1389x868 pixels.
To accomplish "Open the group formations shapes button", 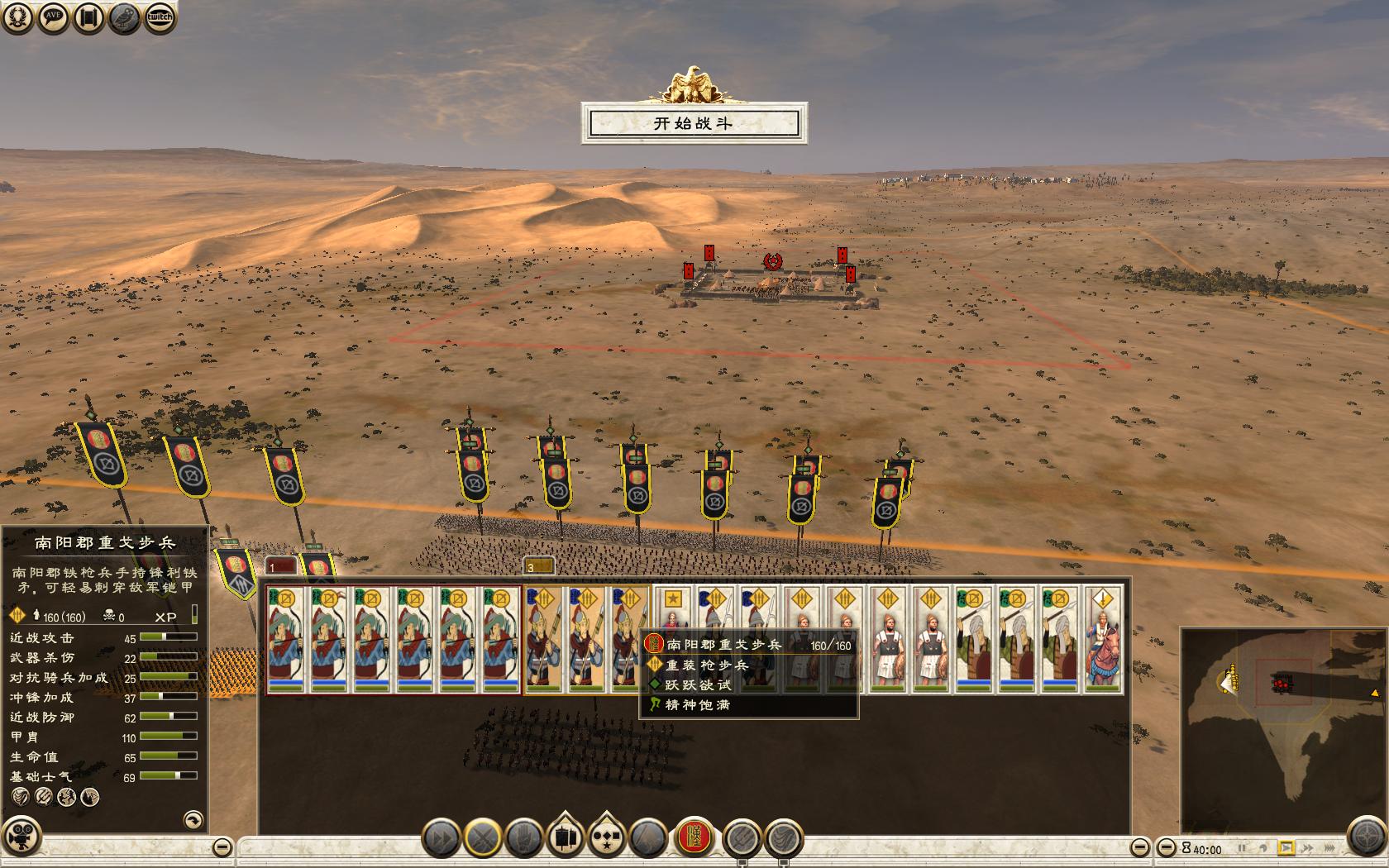I will (607, 838).
